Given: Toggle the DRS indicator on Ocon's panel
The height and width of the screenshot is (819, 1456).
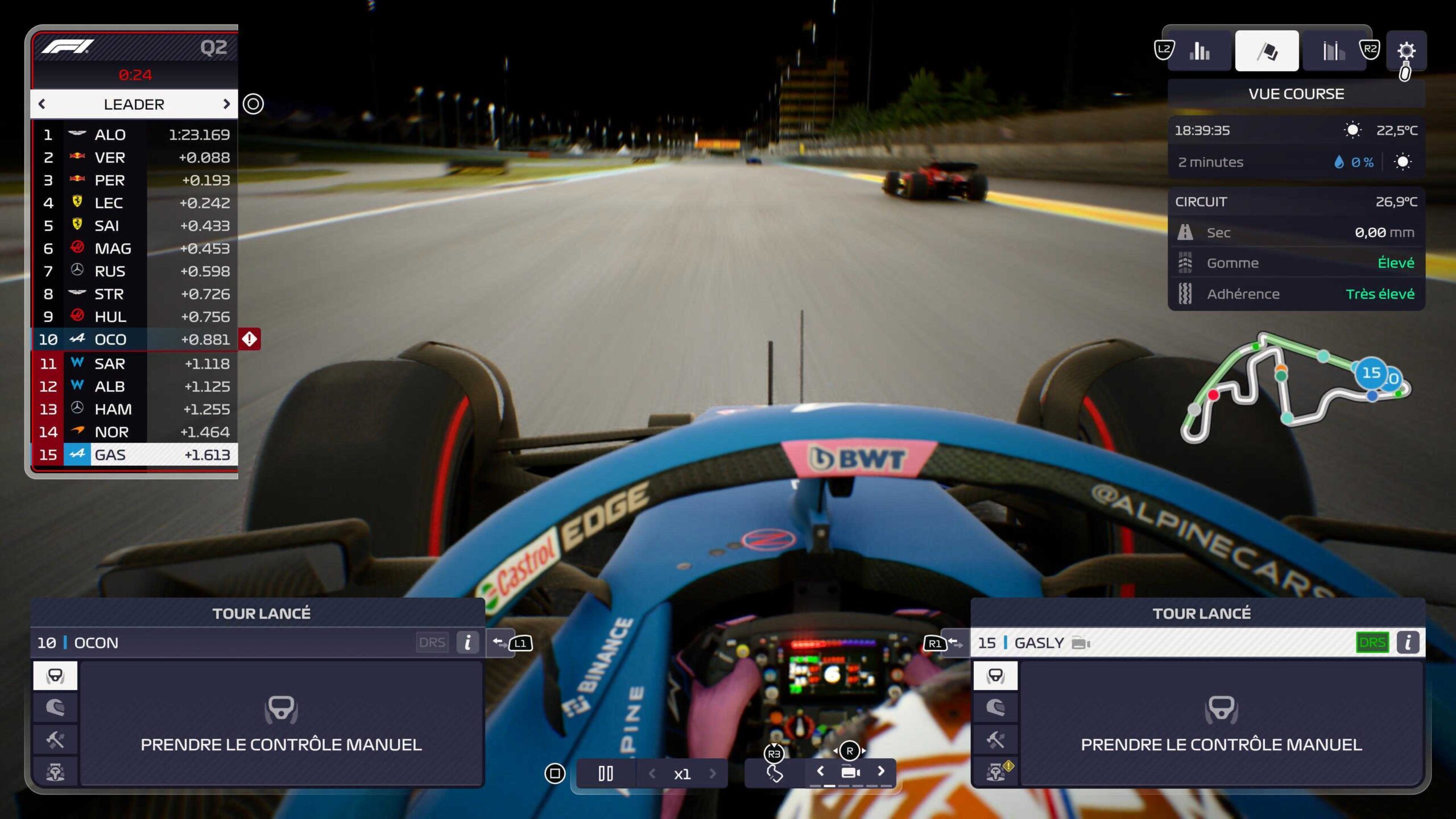Looking at the screenshot, I should tap(433, 642).
